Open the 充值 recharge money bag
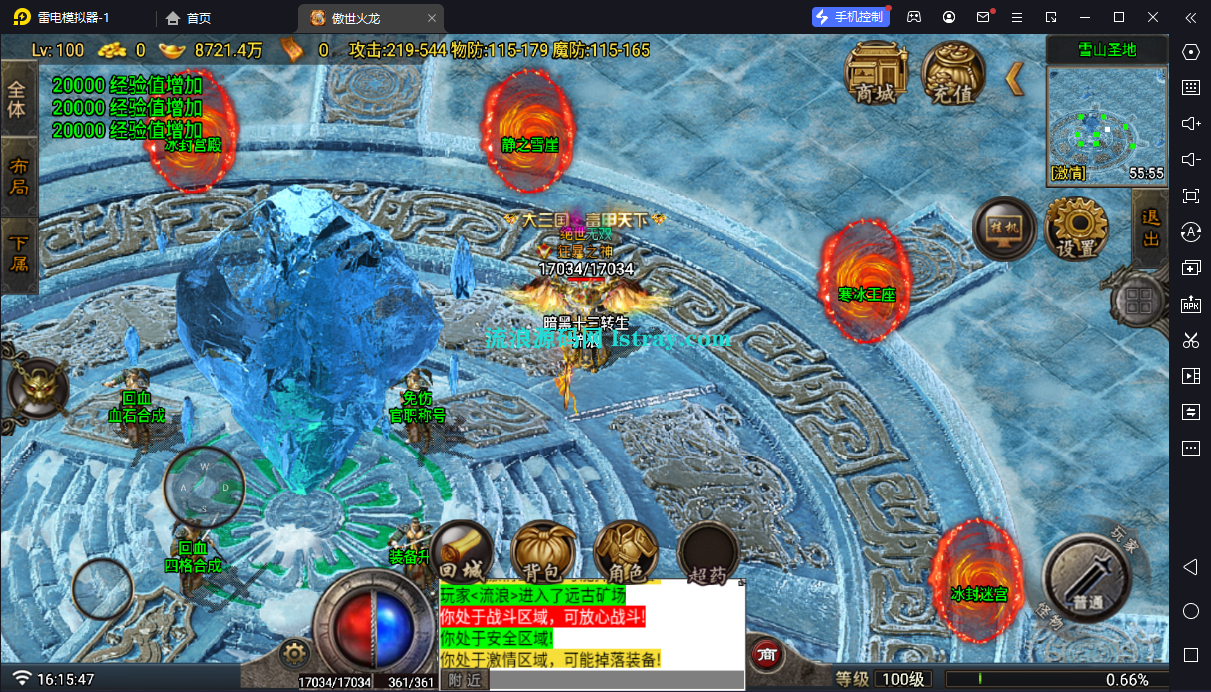Viewport: 1211px width, 692px height. [952, 73]
